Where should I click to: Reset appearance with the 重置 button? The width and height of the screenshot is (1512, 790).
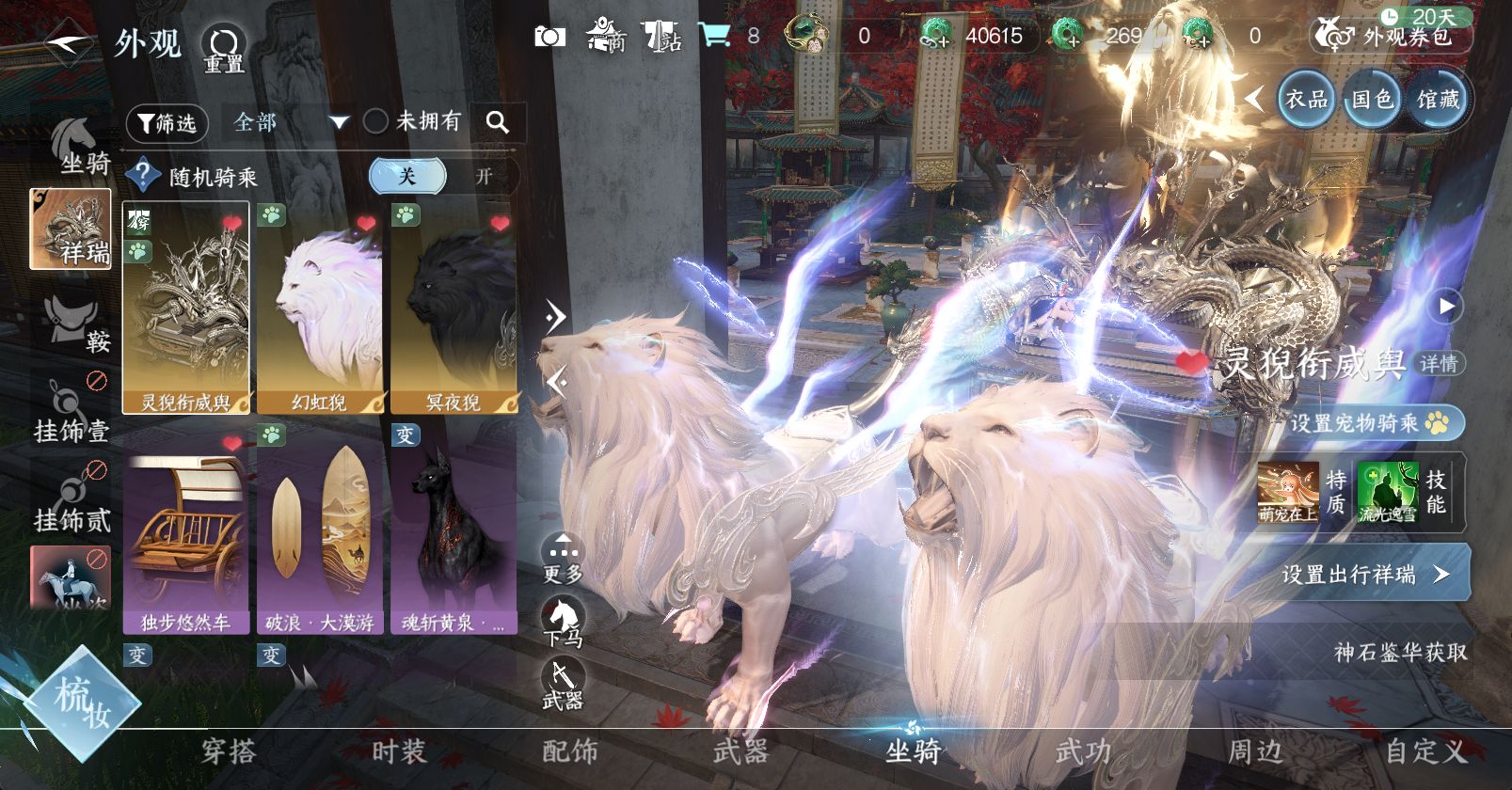pos(224,47)
